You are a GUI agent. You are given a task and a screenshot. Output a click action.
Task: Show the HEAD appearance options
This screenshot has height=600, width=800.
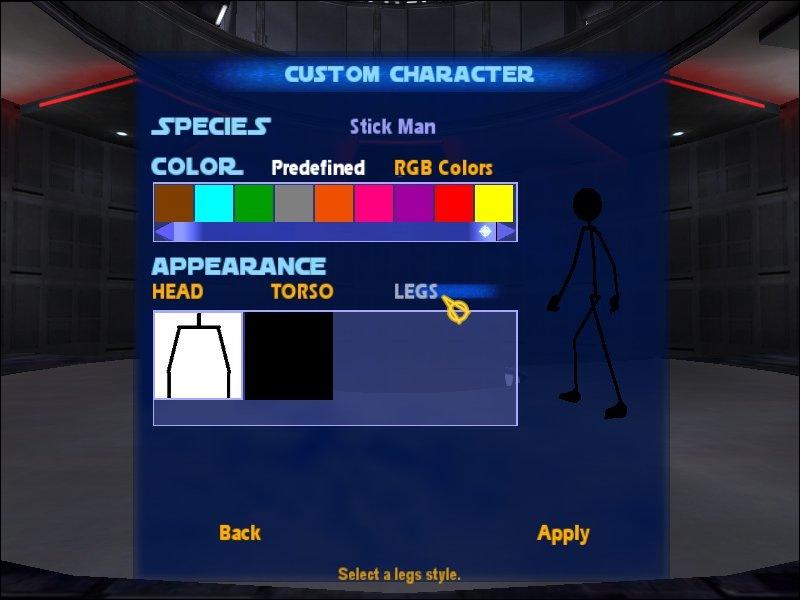coord(178,292)
